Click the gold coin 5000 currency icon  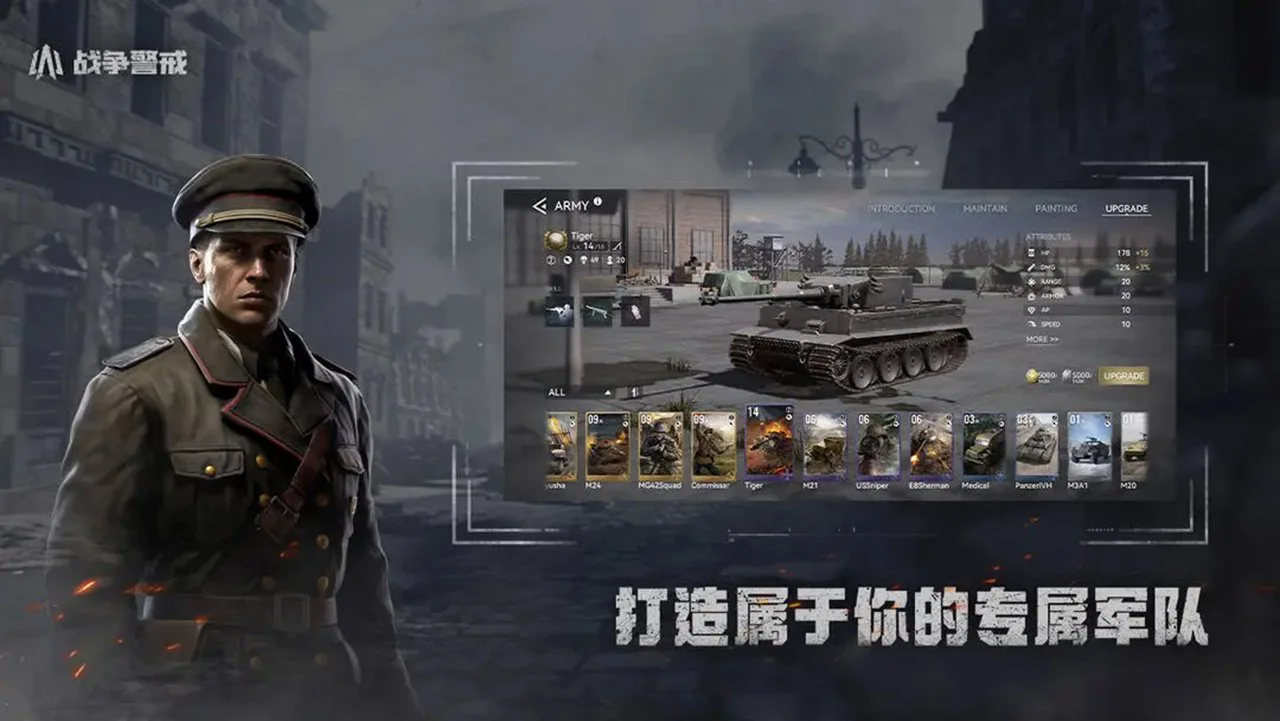(1032, 375)
